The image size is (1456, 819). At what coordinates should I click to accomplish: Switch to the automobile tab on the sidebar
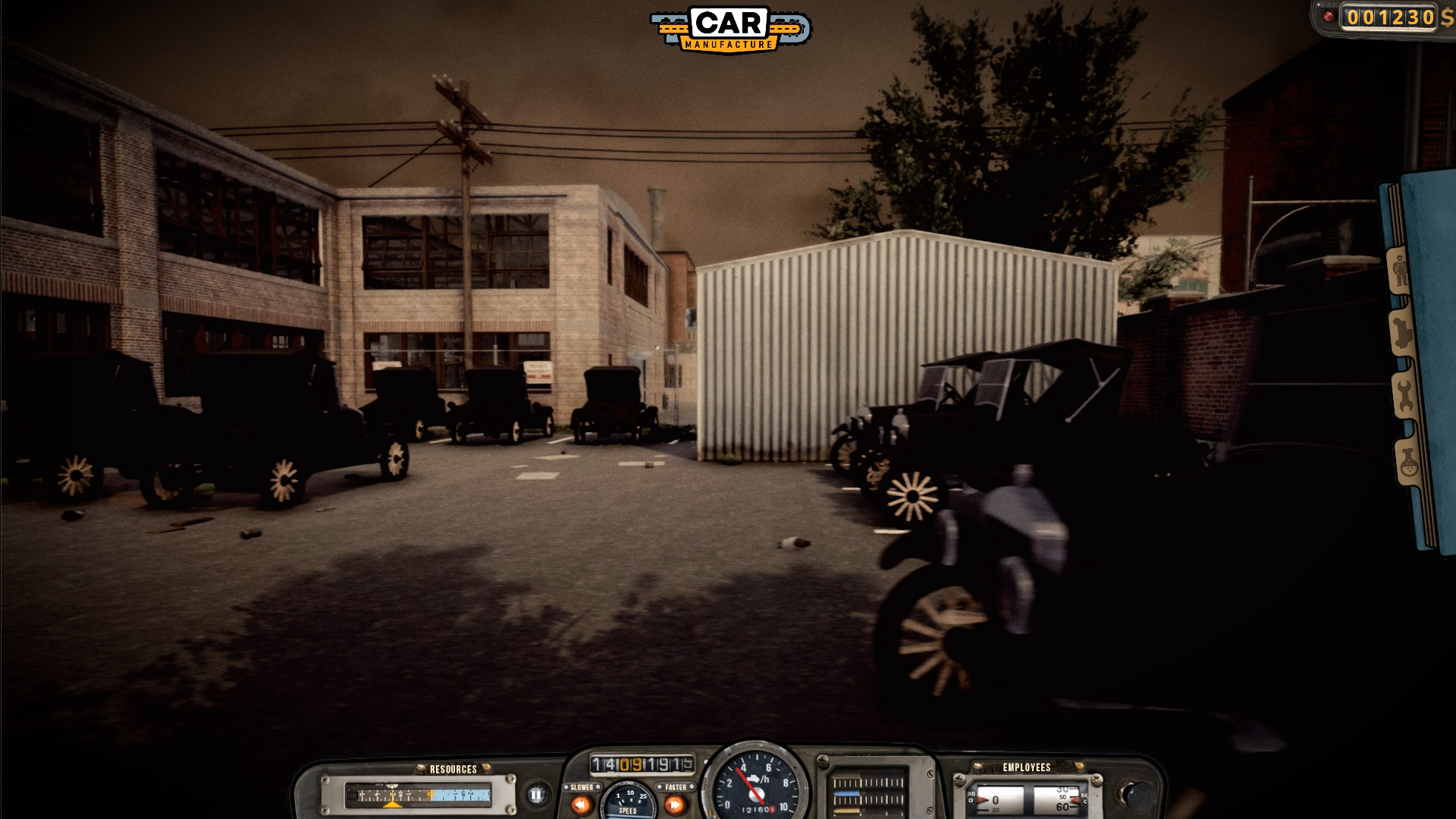tap(1403, 331)
